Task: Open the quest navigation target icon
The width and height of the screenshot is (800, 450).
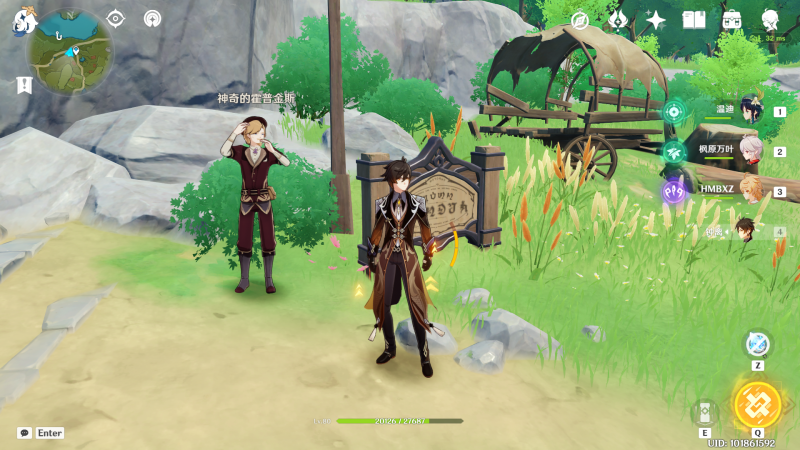Action: pos(115,18)
